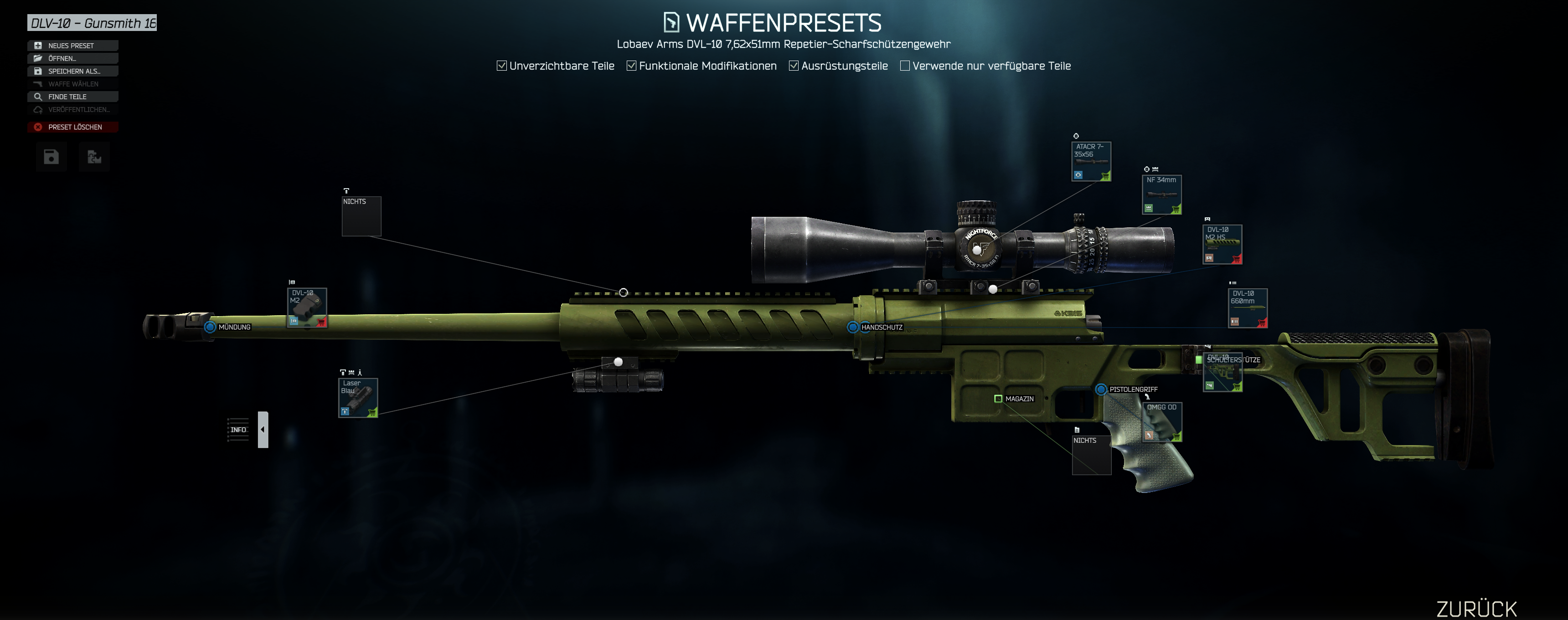Viewport: 1568px width, 620px height.
Task: Select the DVL-10 M2 muzzle brake slot
Action: pos(307,308)
